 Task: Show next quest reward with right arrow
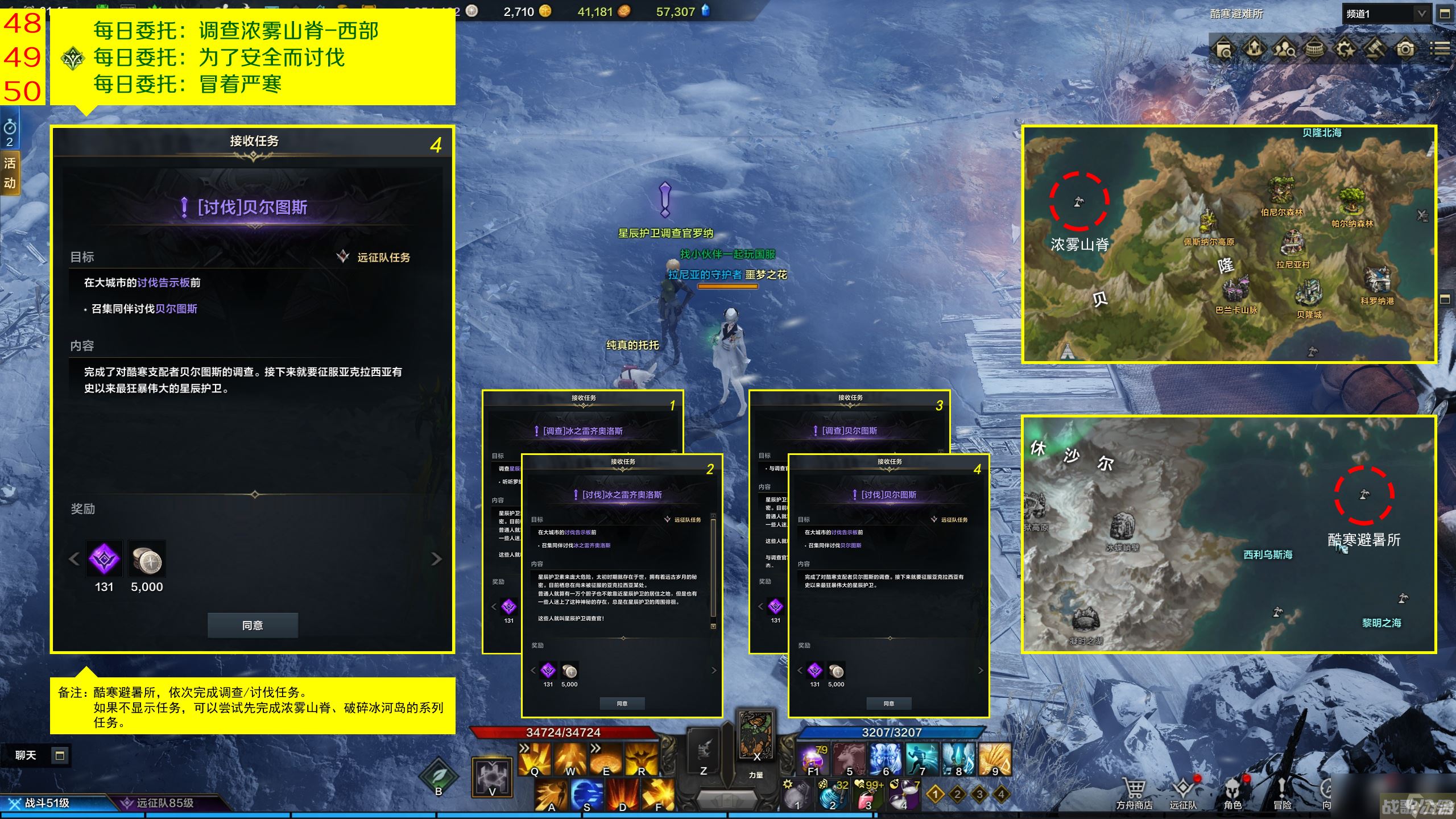coord(436,559)
